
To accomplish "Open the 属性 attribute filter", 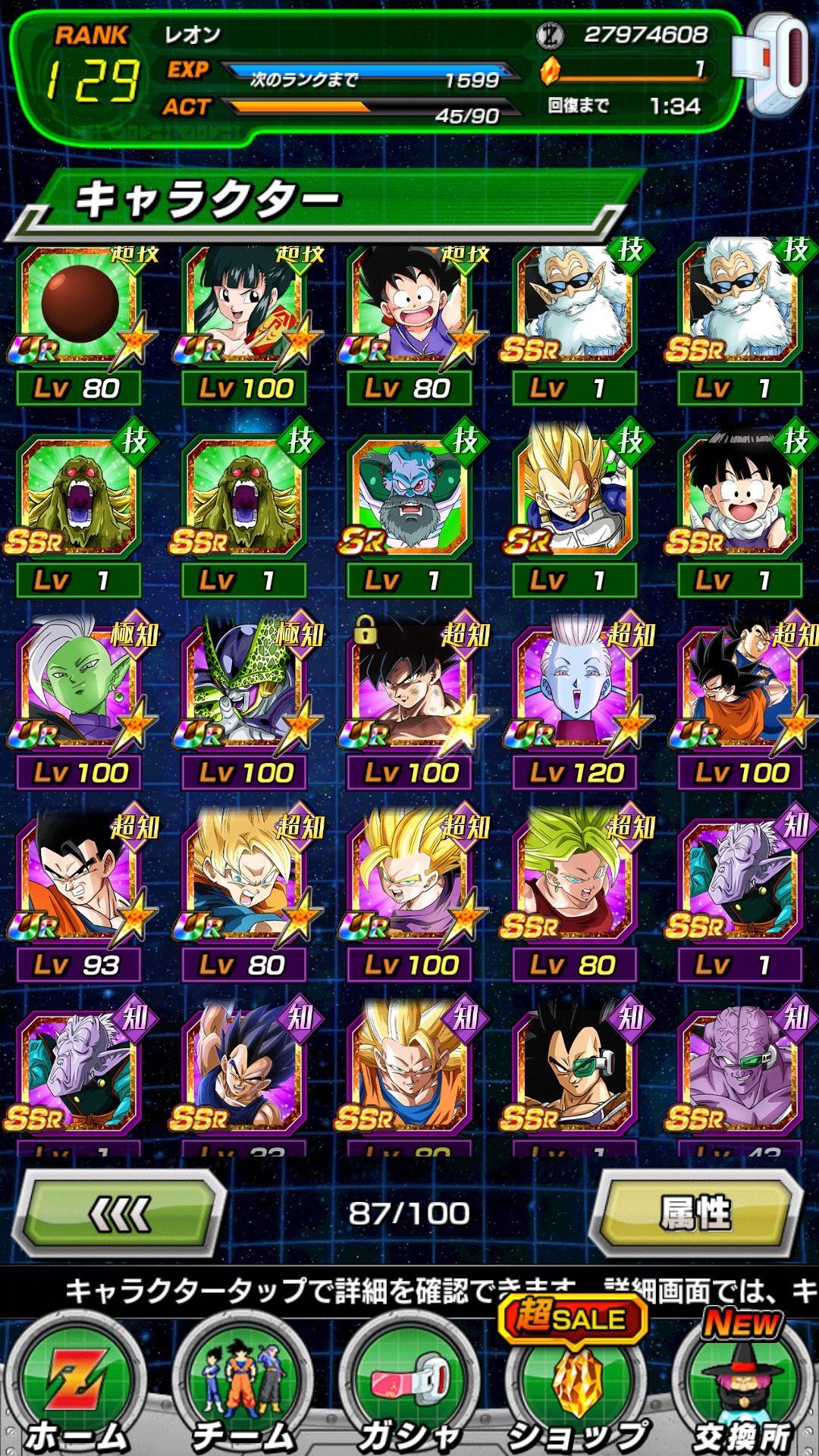I will pos(696,1215).
